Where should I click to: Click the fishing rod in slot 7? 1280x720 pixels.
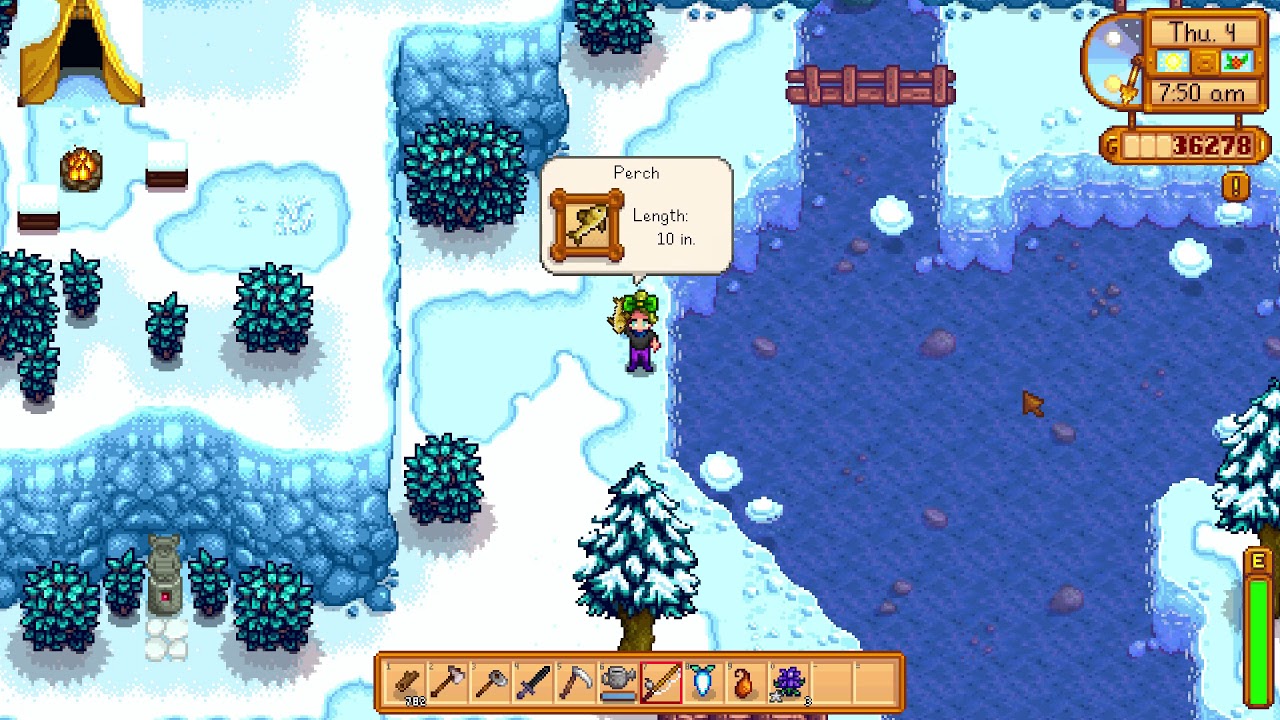[660, 683]
